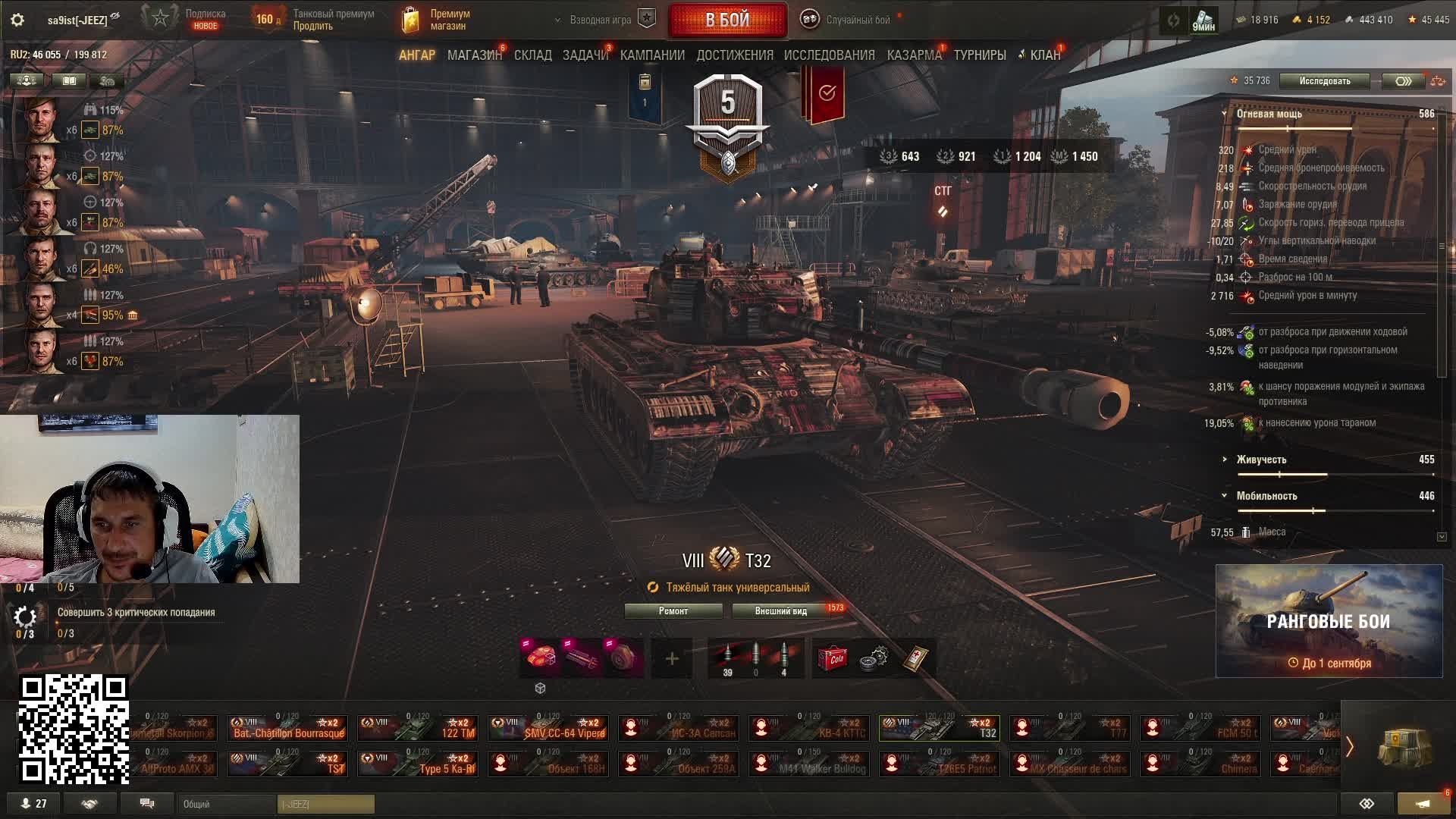
Task: Show the ТУРНИРЫ tab
Action: pos(979,55)
